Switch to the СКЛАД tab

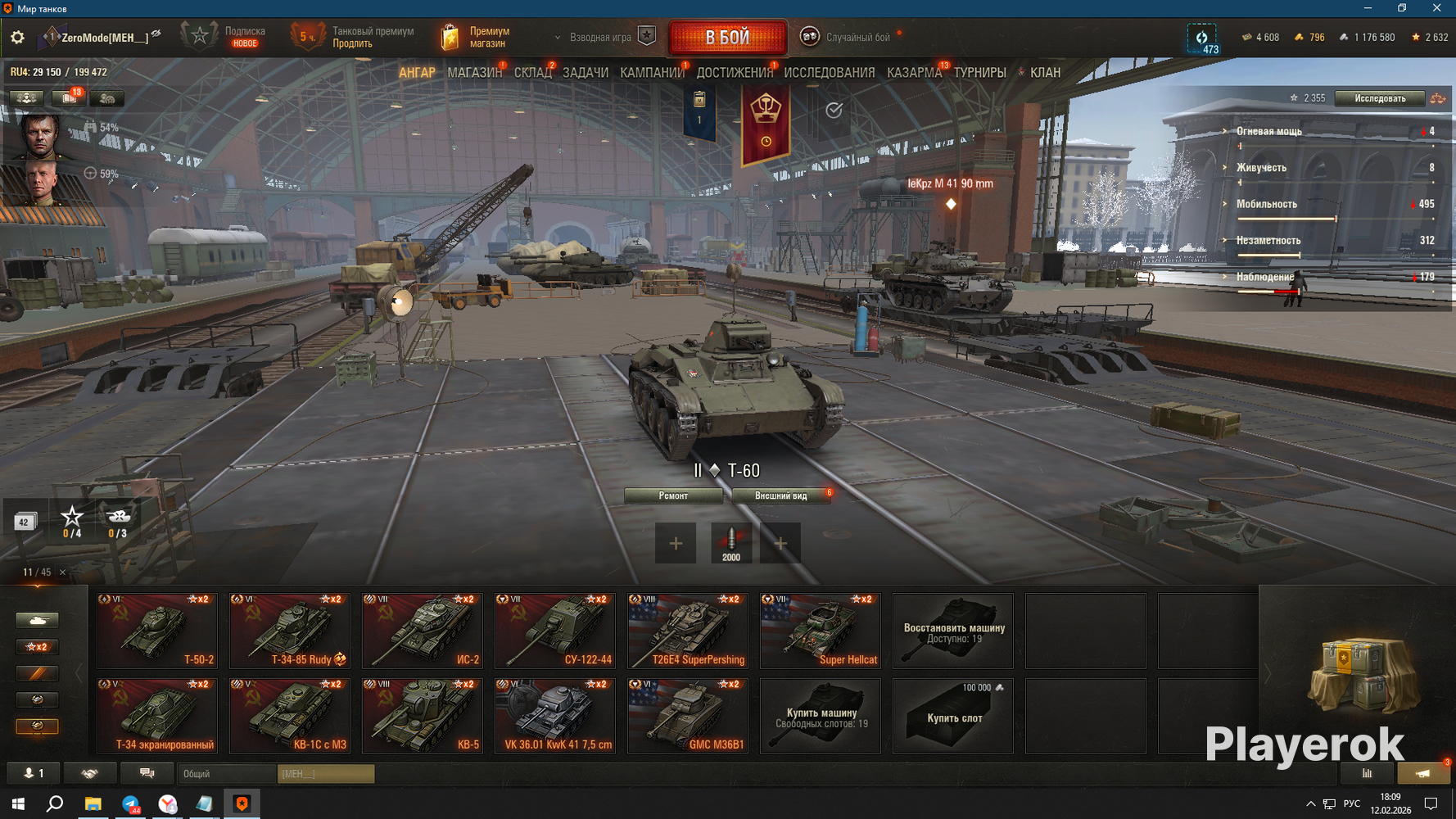point(532,73)
